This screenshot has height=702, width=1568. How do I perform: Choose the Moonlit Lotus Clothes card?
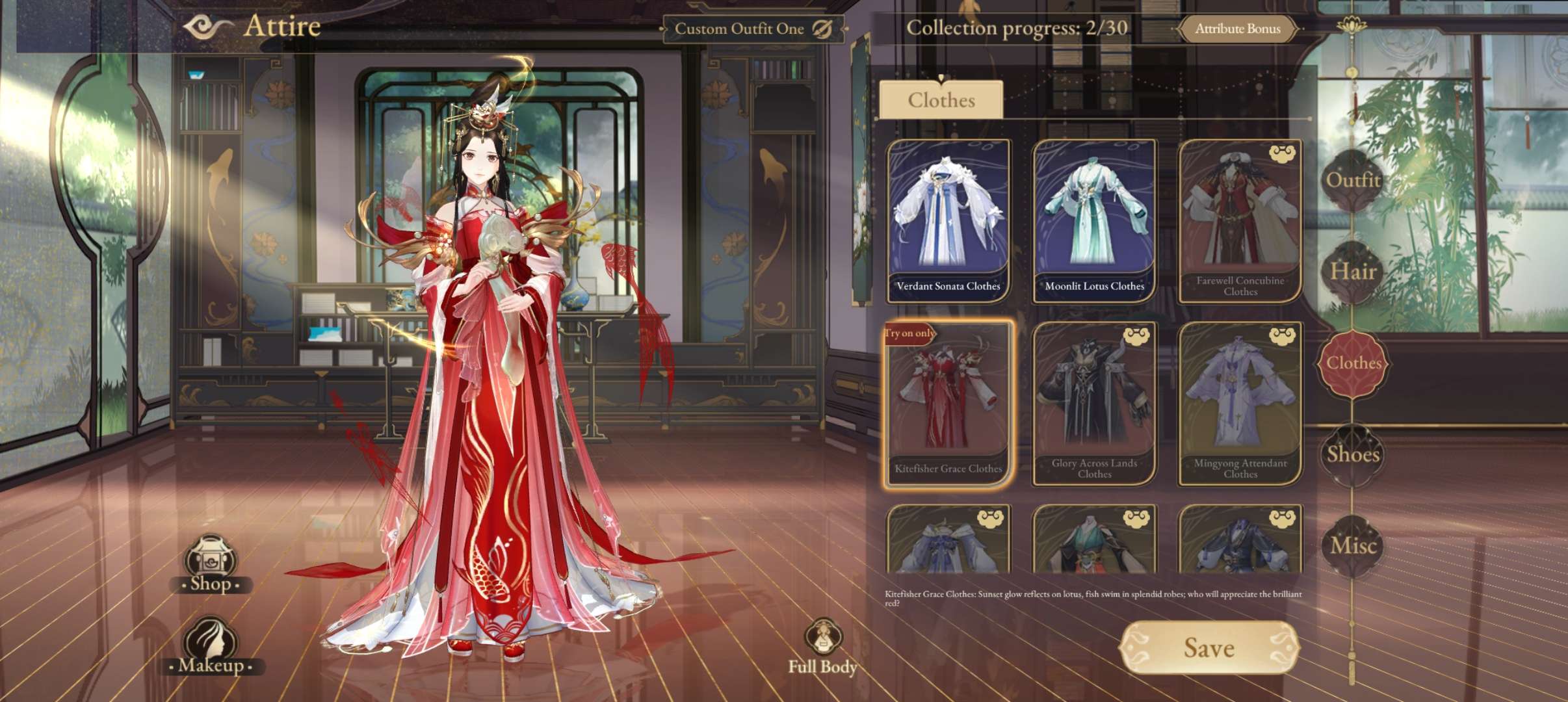point(1094,221)
